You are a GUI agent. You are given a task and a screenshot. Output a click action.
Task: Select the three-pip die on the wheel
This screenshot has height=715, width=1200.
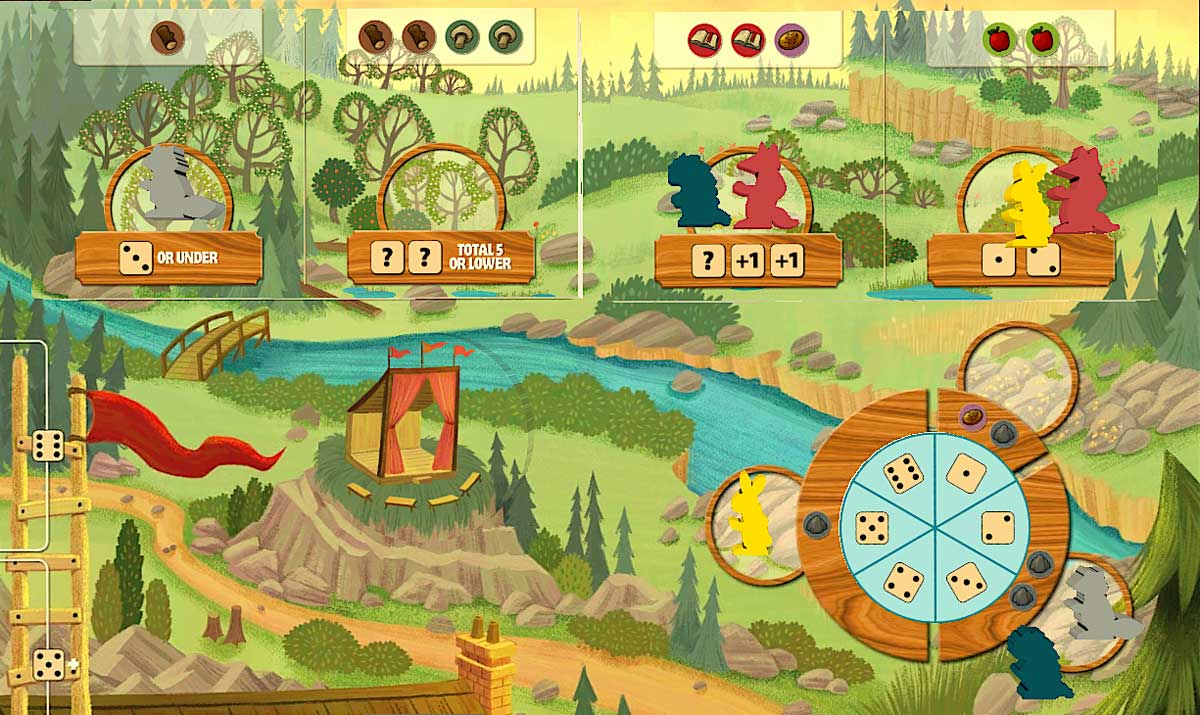(968, 581)
